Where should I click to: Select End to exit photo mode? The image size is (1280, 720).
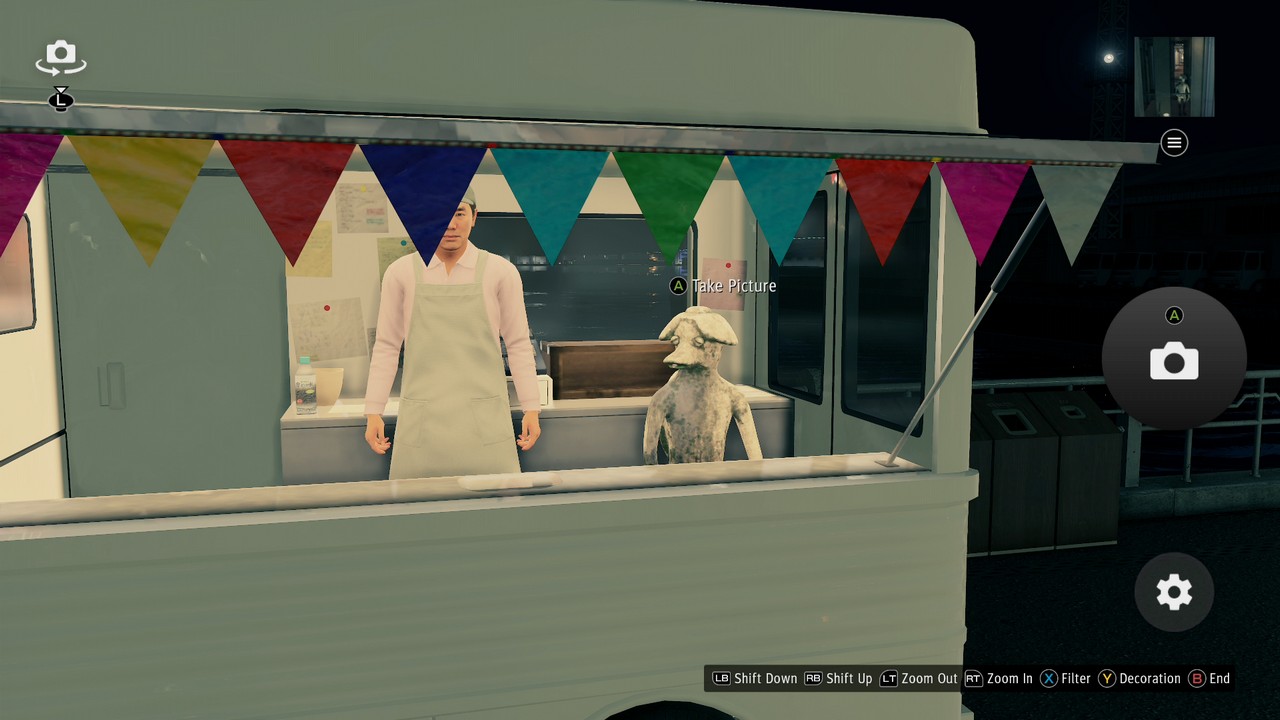1218,678
